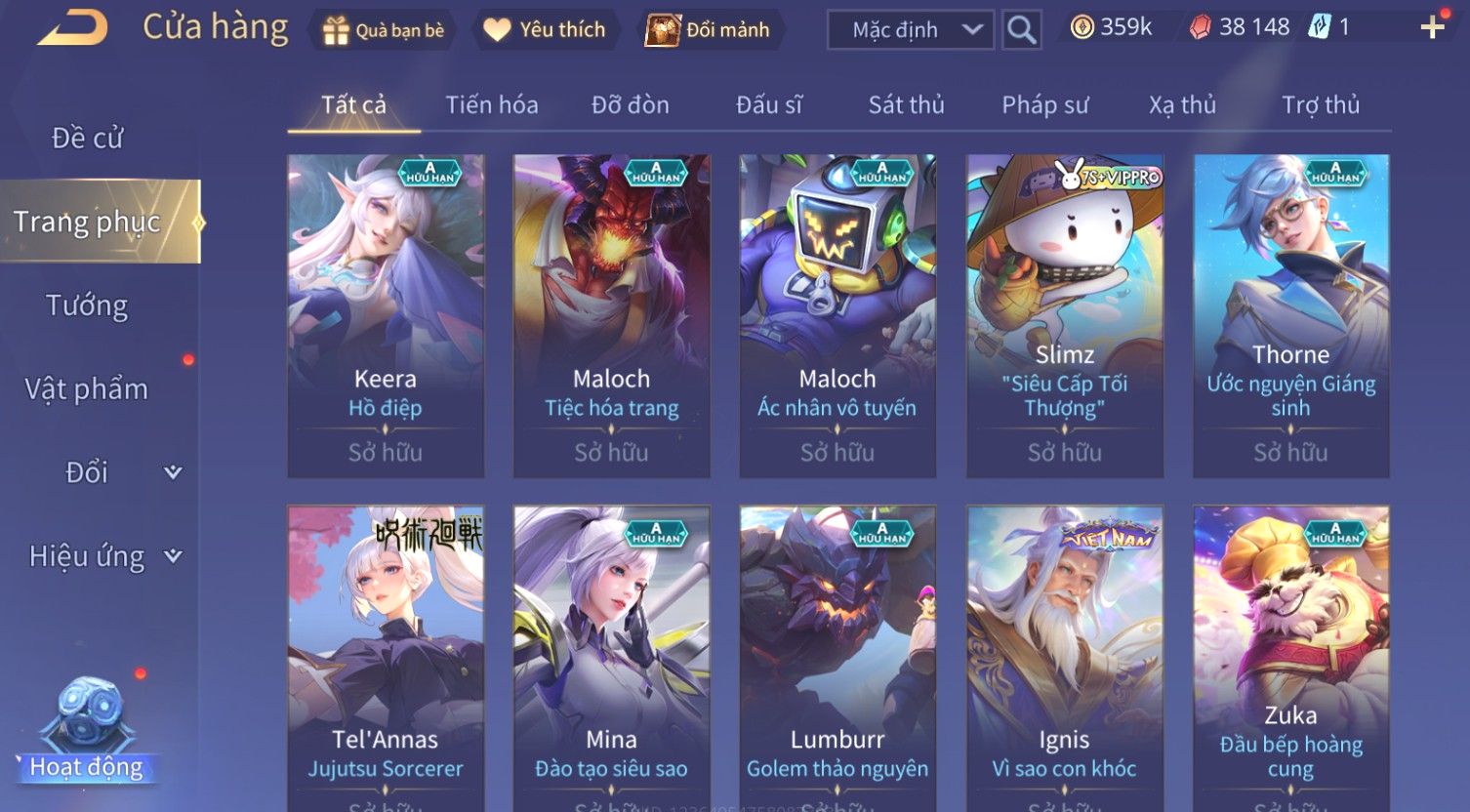View the Thorne Ước nguyện Giáng sinh skin

1290,315
